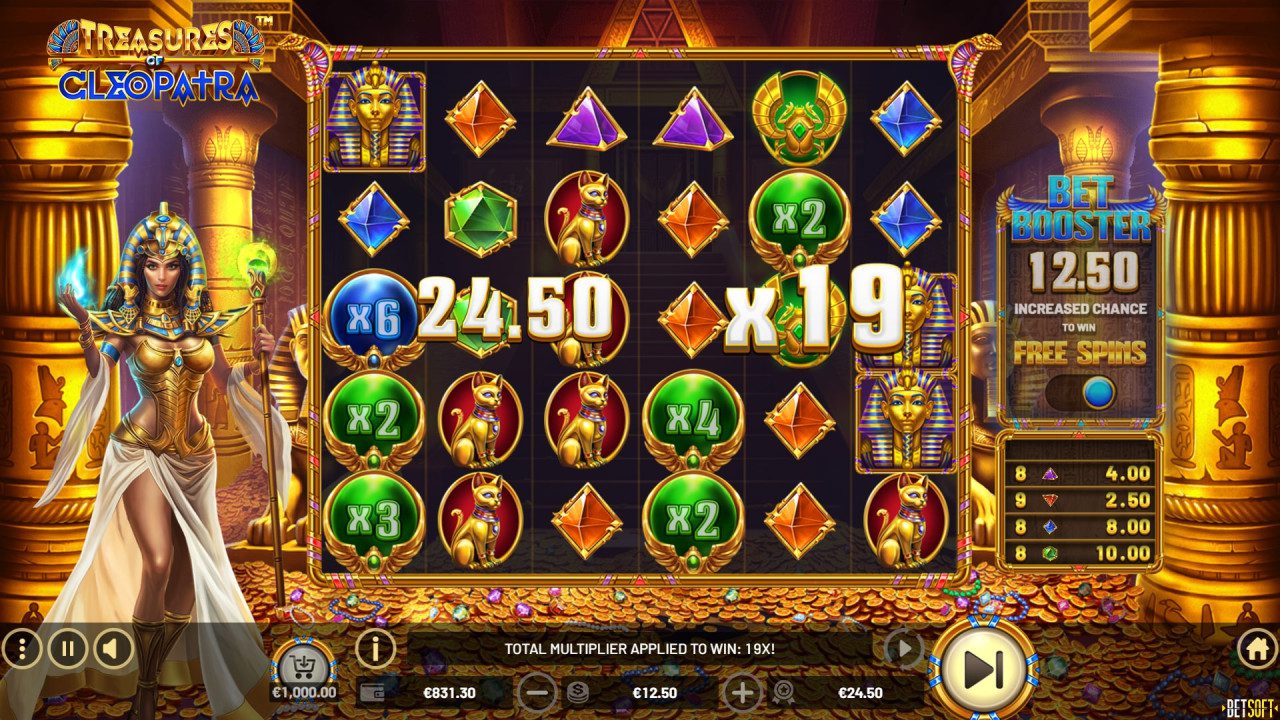The image size is (1280, 720).
Task: Open the game info screen
Action: tap(375, 650)
